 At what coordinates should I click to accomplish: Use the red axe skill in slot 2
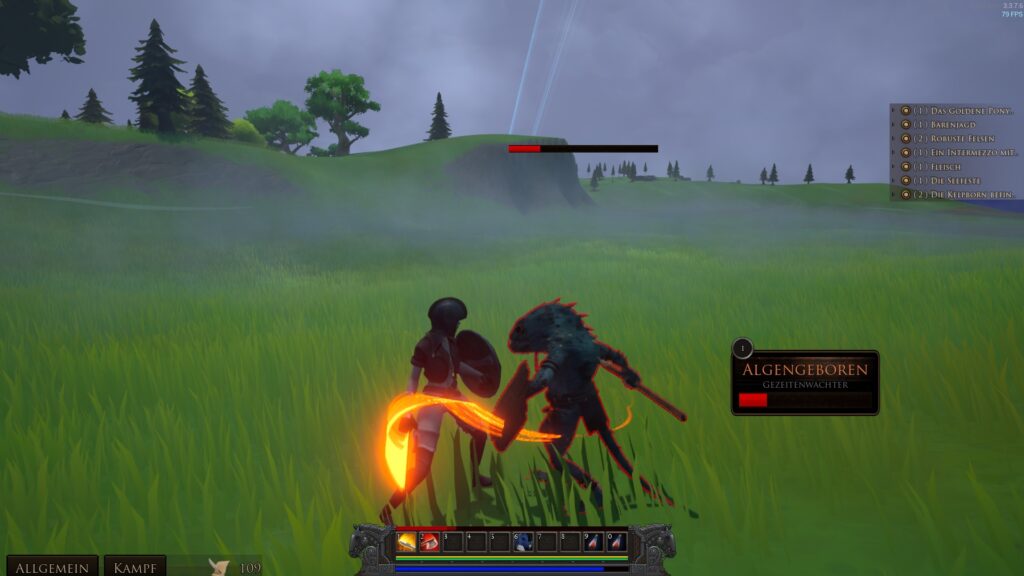click(x=430, y=542)
